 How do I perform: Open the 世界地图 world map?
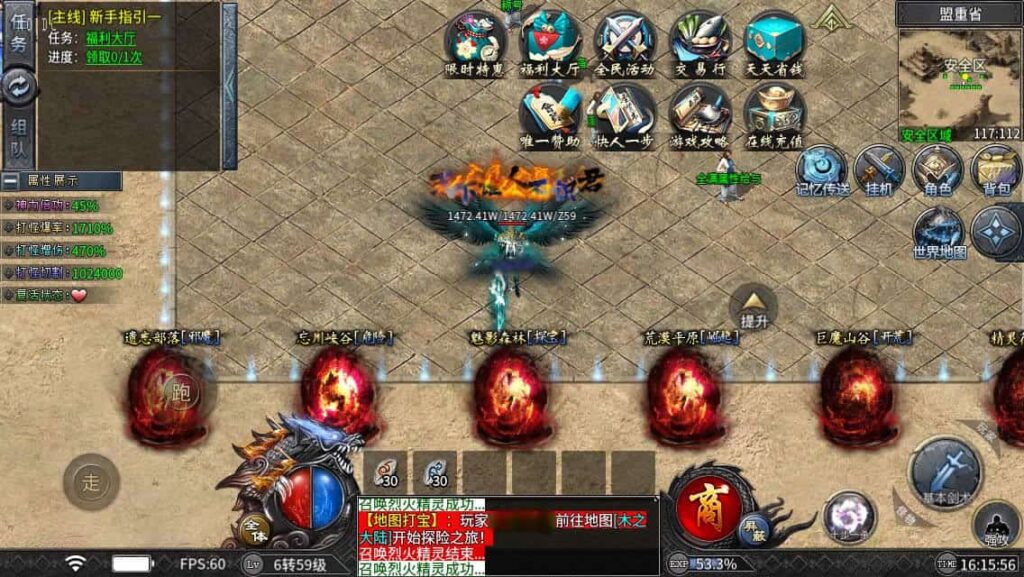939,230
